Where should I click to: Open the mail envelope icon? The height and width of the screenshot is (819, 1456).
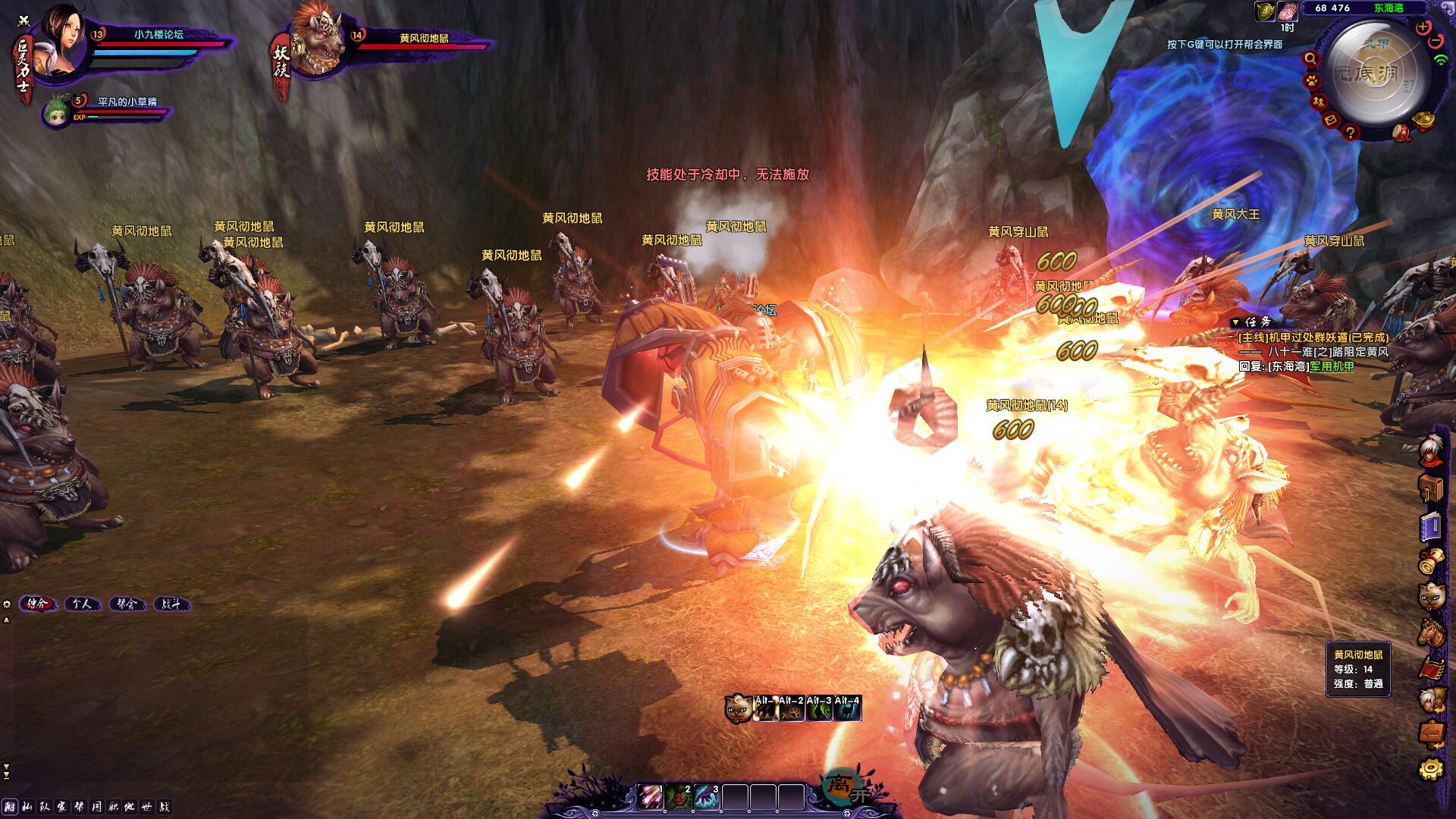(x=1331, y=120)
